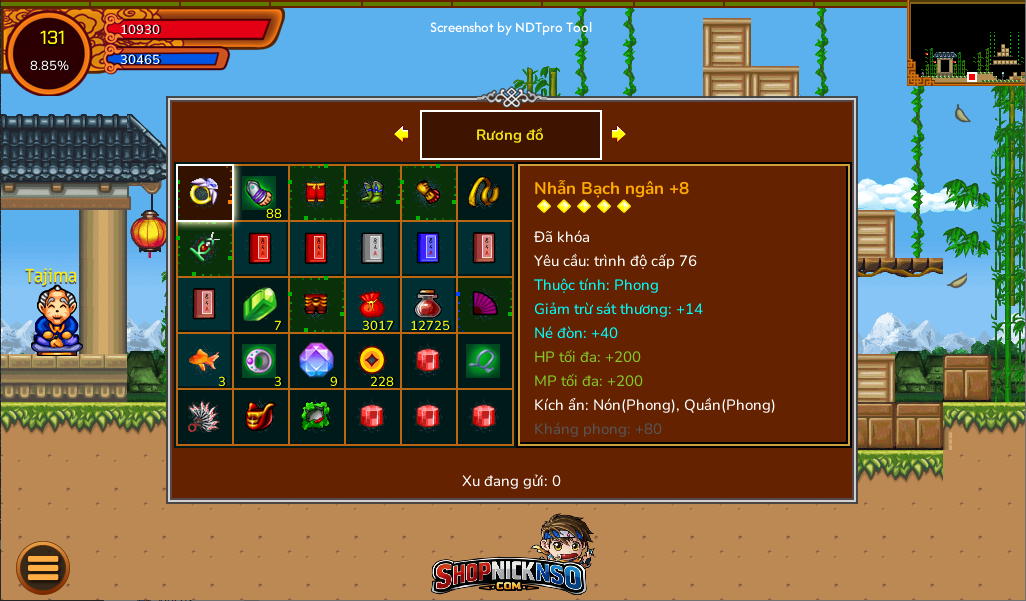Pick the gold coin stack of 228
Viewport: 1026px width, 601px height.
pyautogui.click(x=372, y=361)
